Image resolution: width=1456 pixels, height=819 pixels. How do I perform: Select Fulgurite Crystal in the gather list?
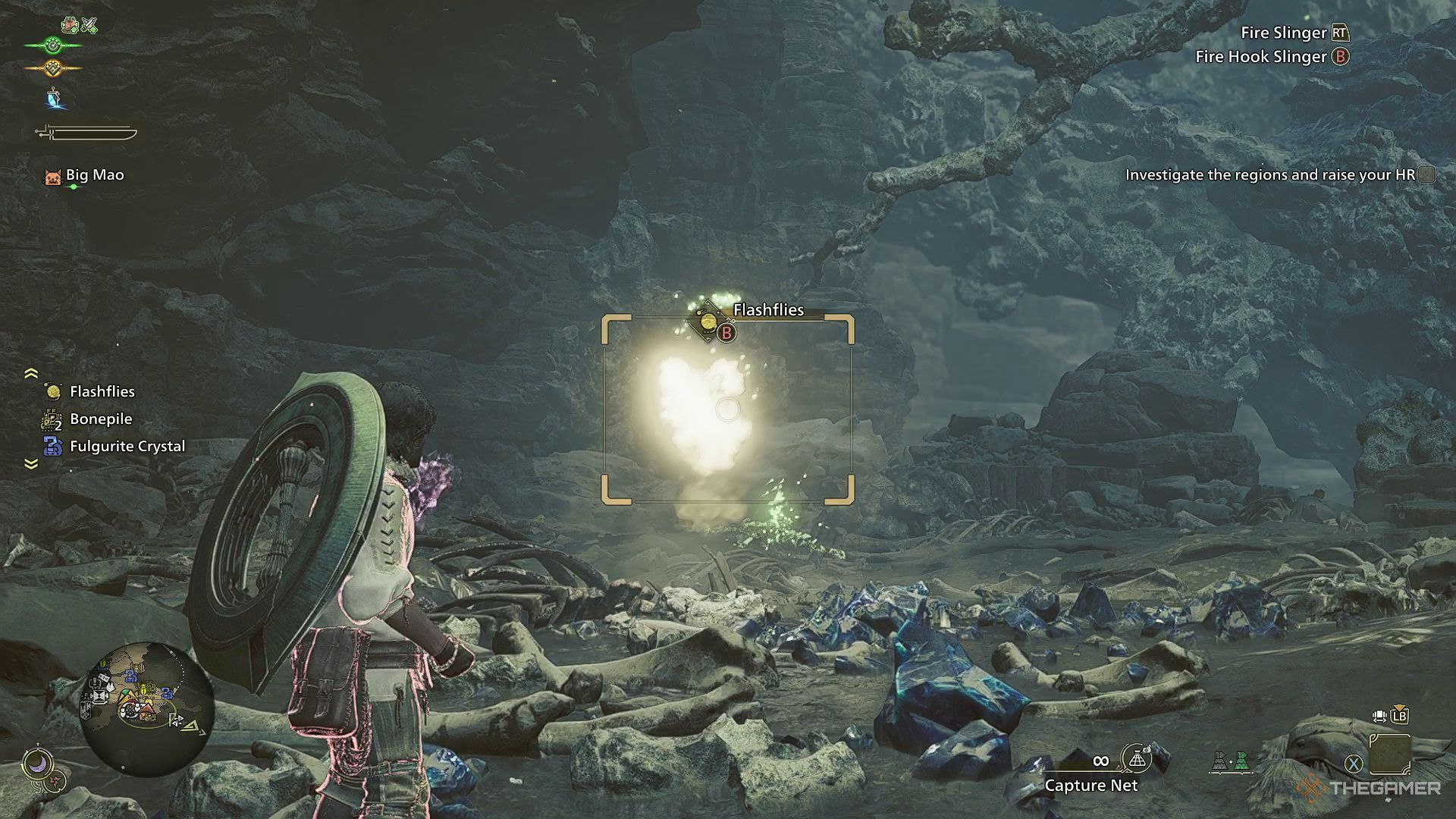point(127,446)
